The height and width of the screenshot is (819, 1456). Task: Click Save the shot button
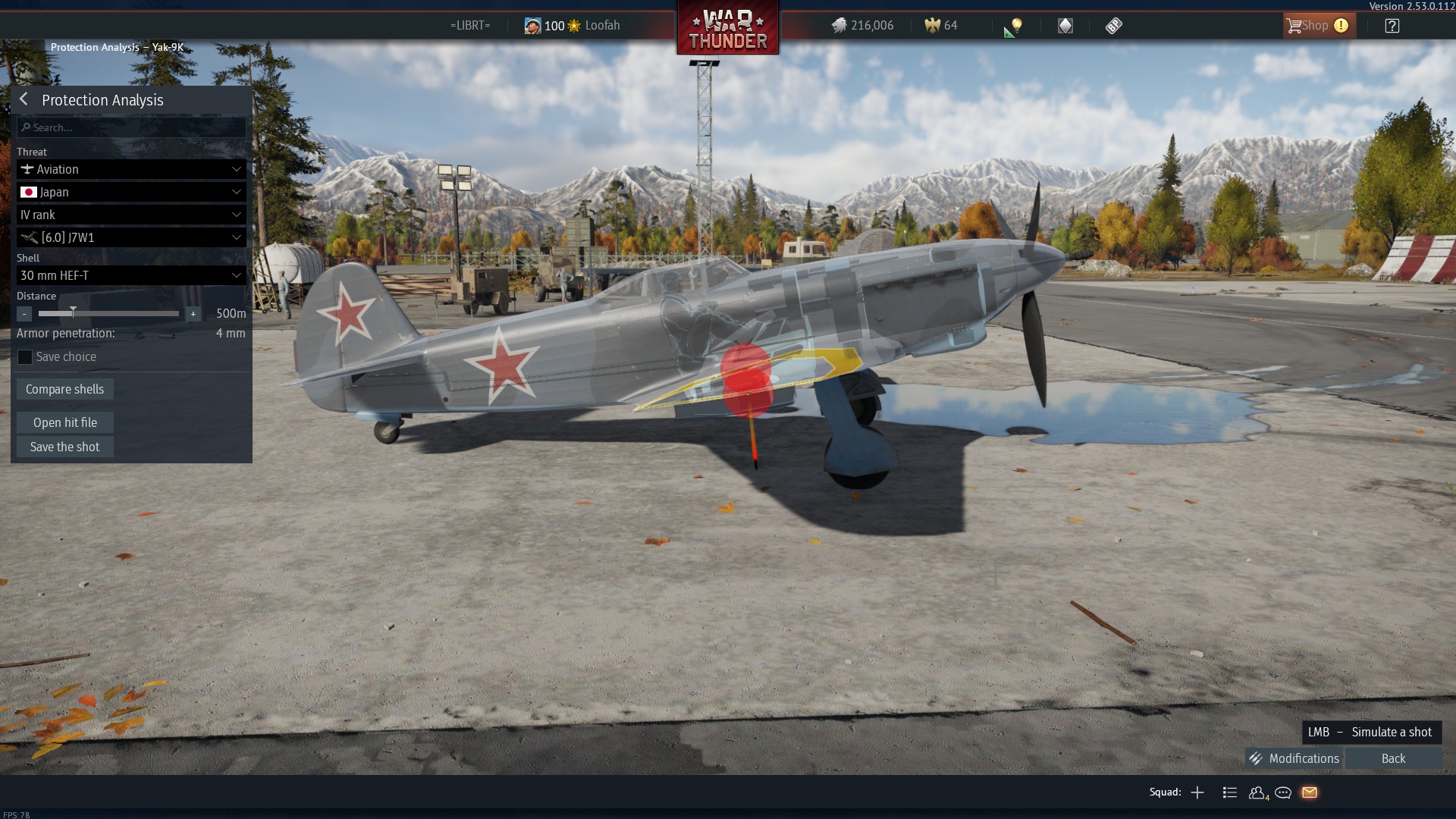(65, 447)
